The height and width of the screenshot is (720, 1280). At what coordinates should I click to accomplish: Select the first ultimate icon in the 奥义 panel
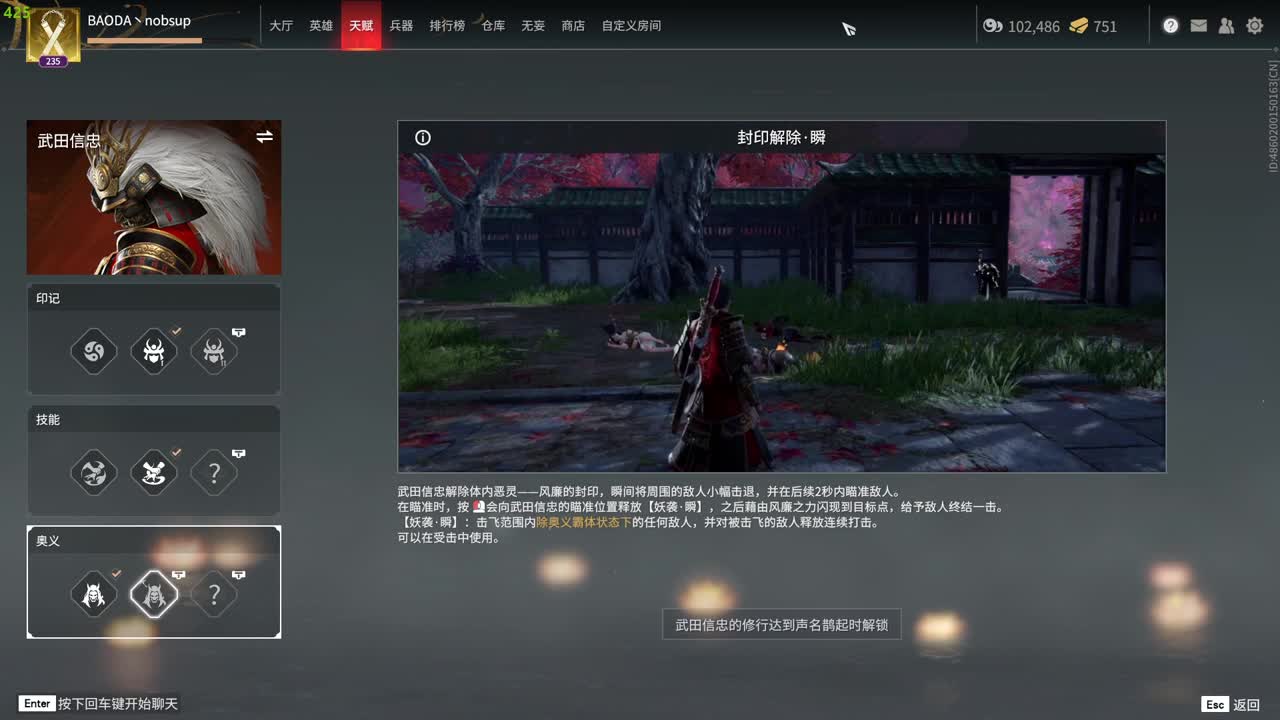(x=93, y=594)
